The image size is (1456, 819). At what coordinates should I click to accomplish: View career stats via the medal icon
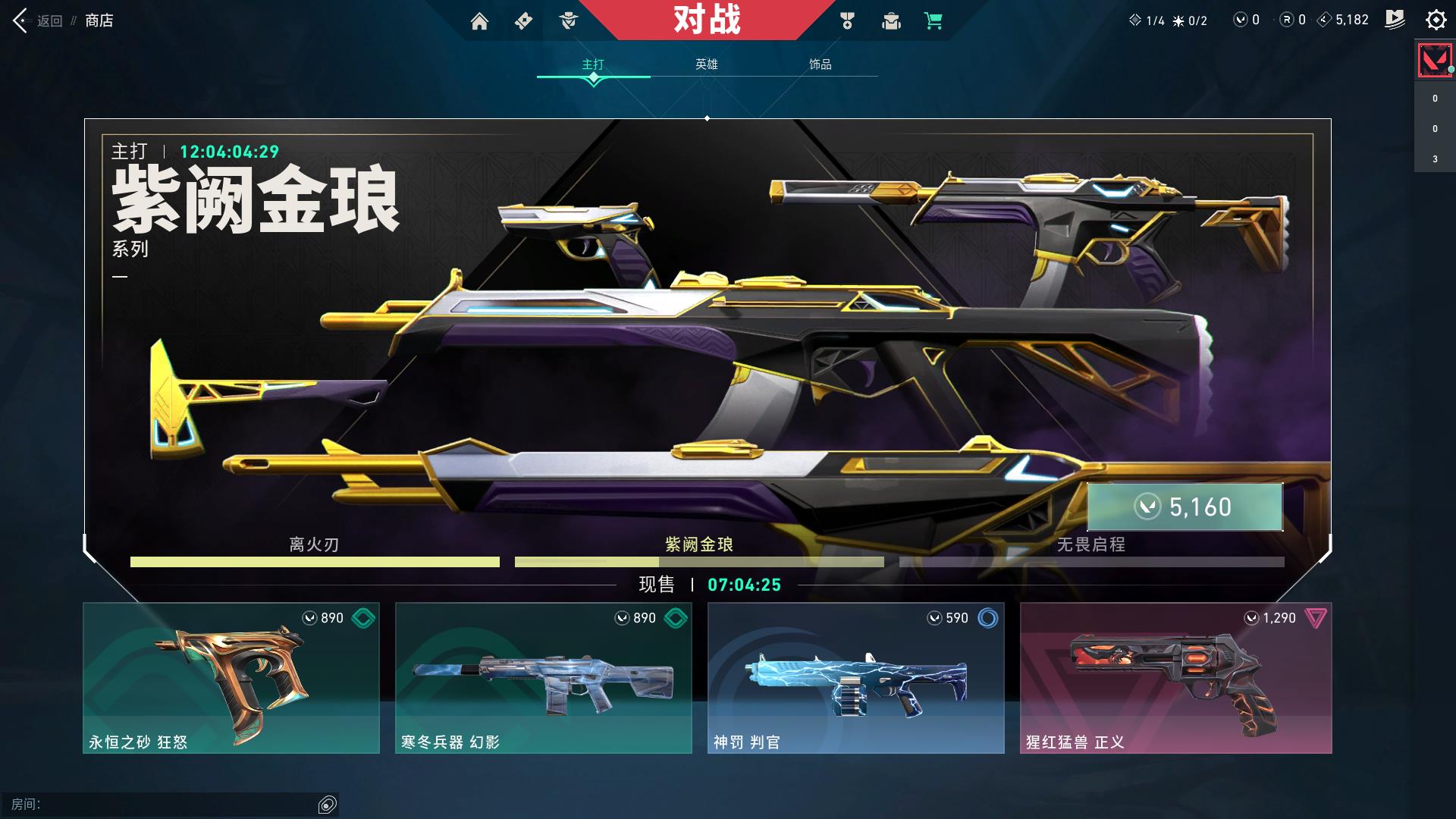click(847, 22)
